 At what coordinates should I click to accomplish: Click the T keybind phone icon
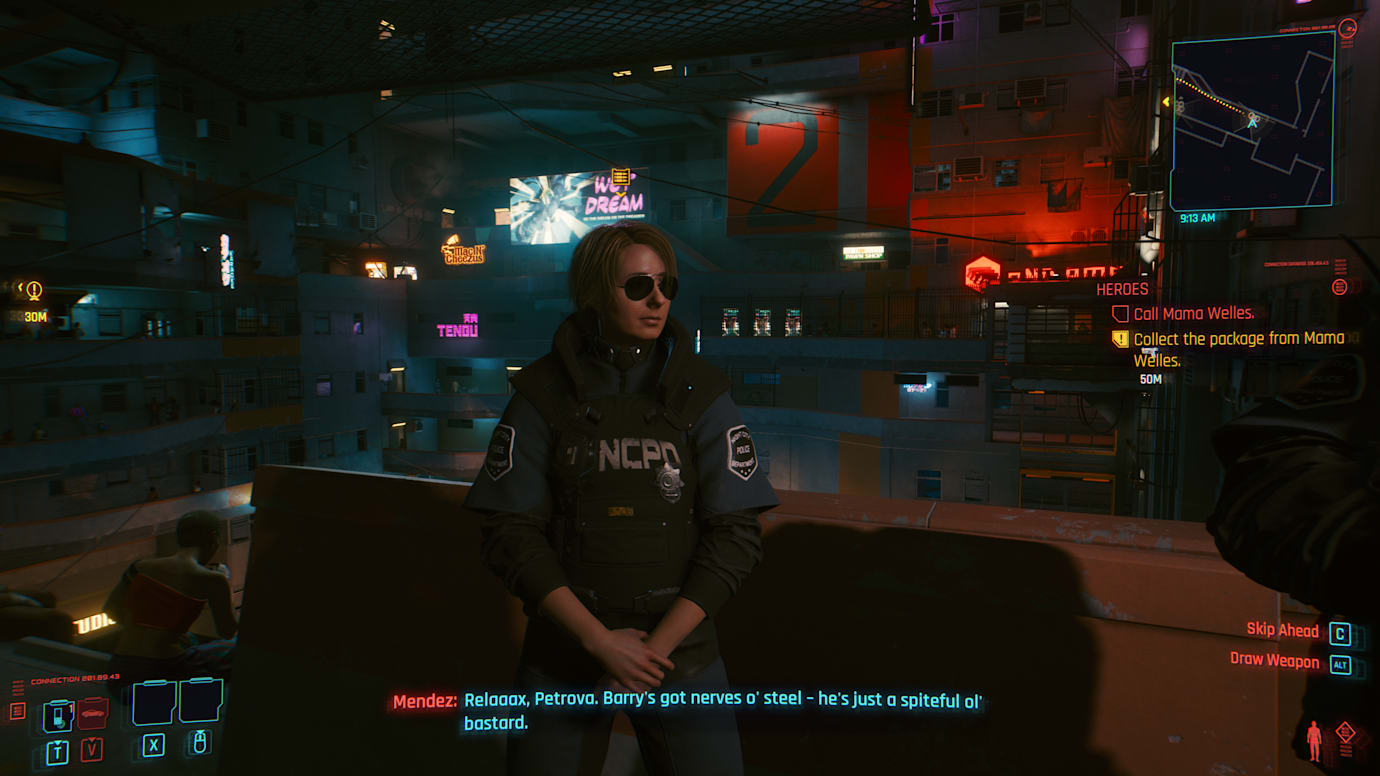click(58, 751)
